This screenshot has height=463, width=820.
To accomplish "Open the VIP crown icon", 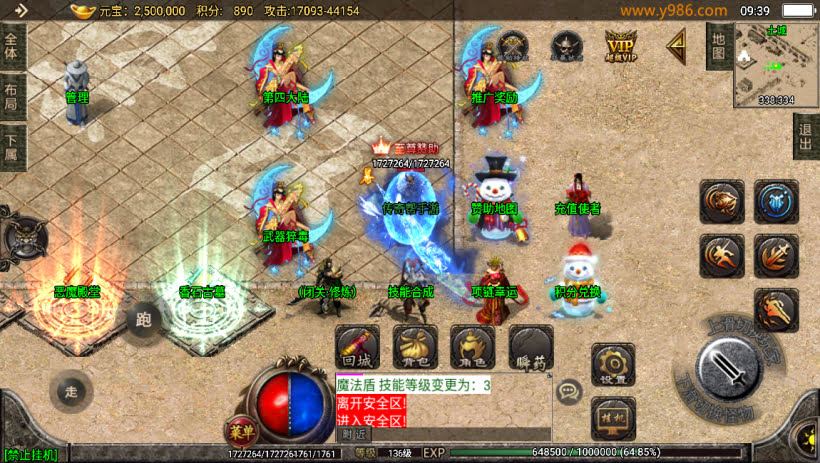I will [620, 45].
